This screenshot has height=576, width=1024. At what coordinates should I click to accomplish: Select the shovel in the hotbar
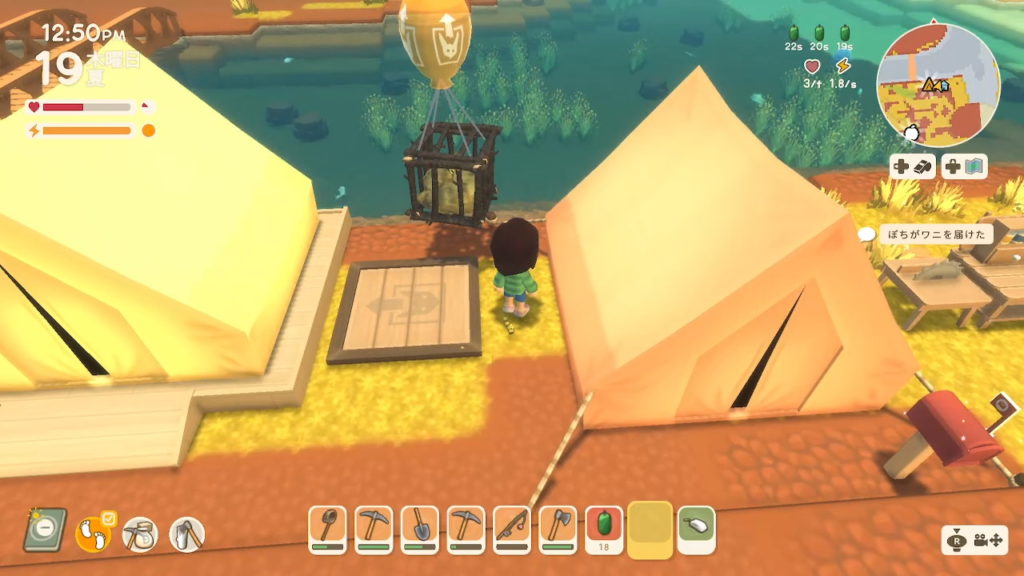tap(420, 527)
